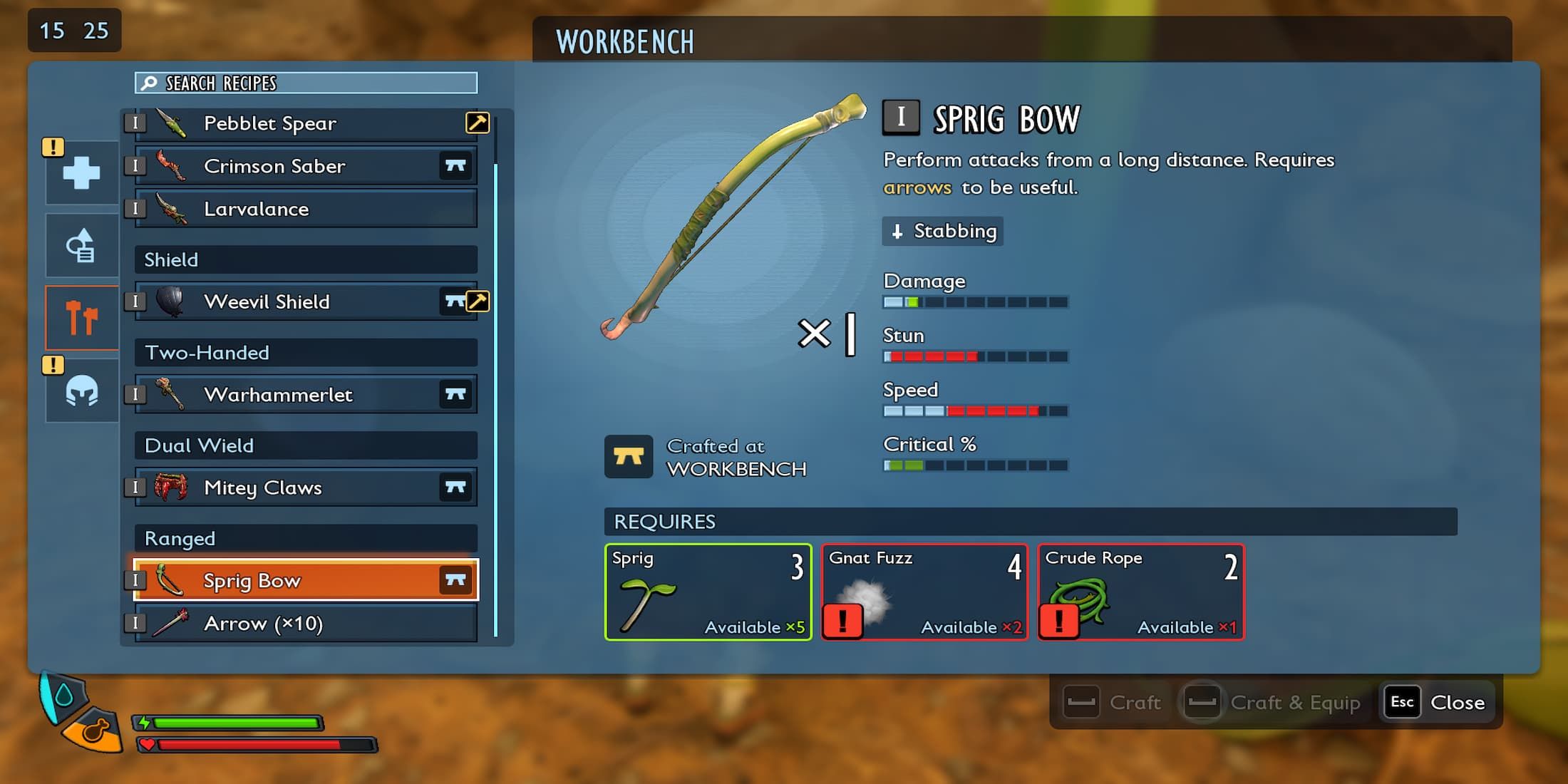Click the Crude Rope ingredient slot
This screenshot has height=784, width=1568.
coord(1141,592)
